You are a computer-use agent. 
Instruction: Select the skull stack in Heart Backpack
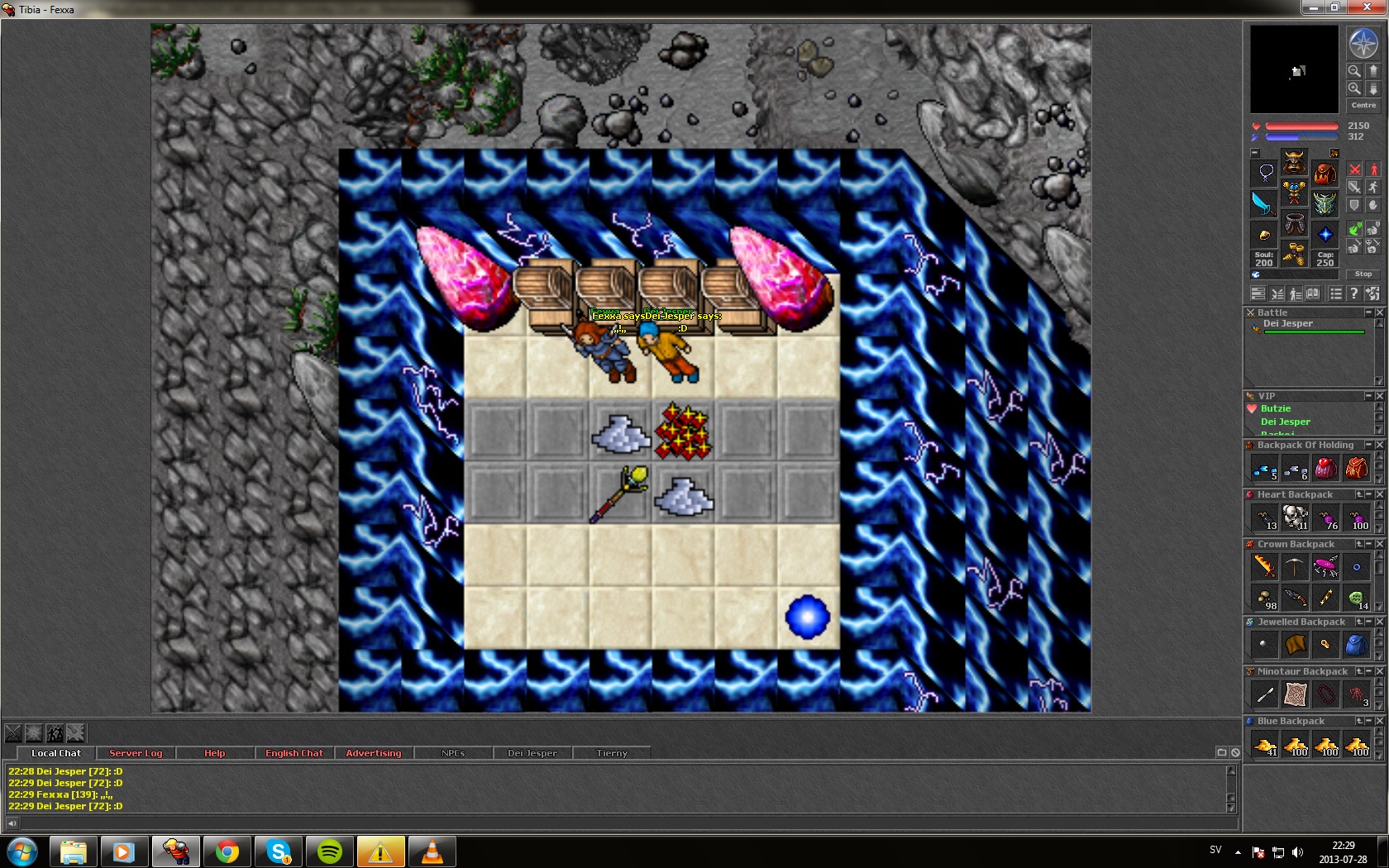coord(1295,517)
